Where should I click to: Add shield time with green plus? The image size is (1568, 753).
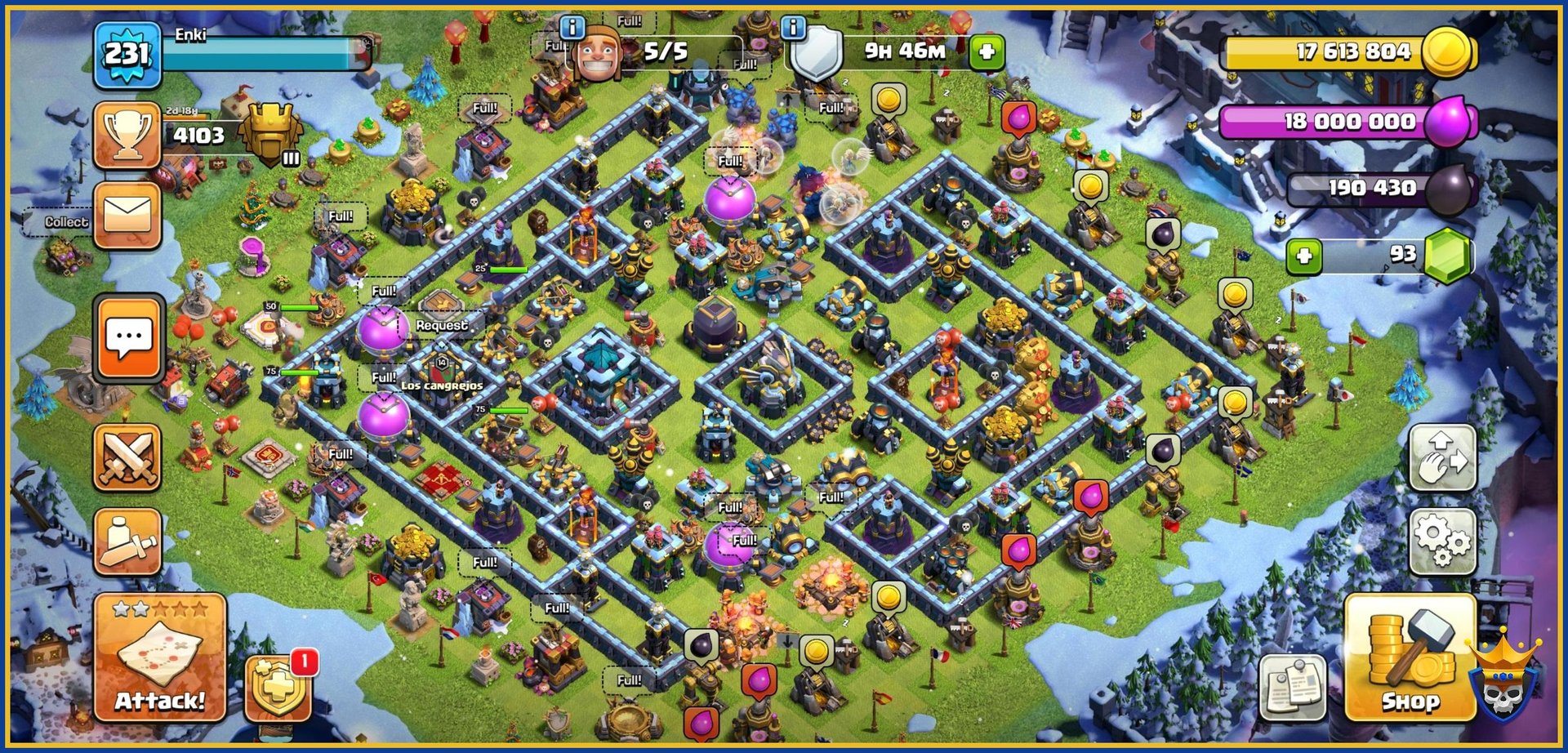click(987, 52)
